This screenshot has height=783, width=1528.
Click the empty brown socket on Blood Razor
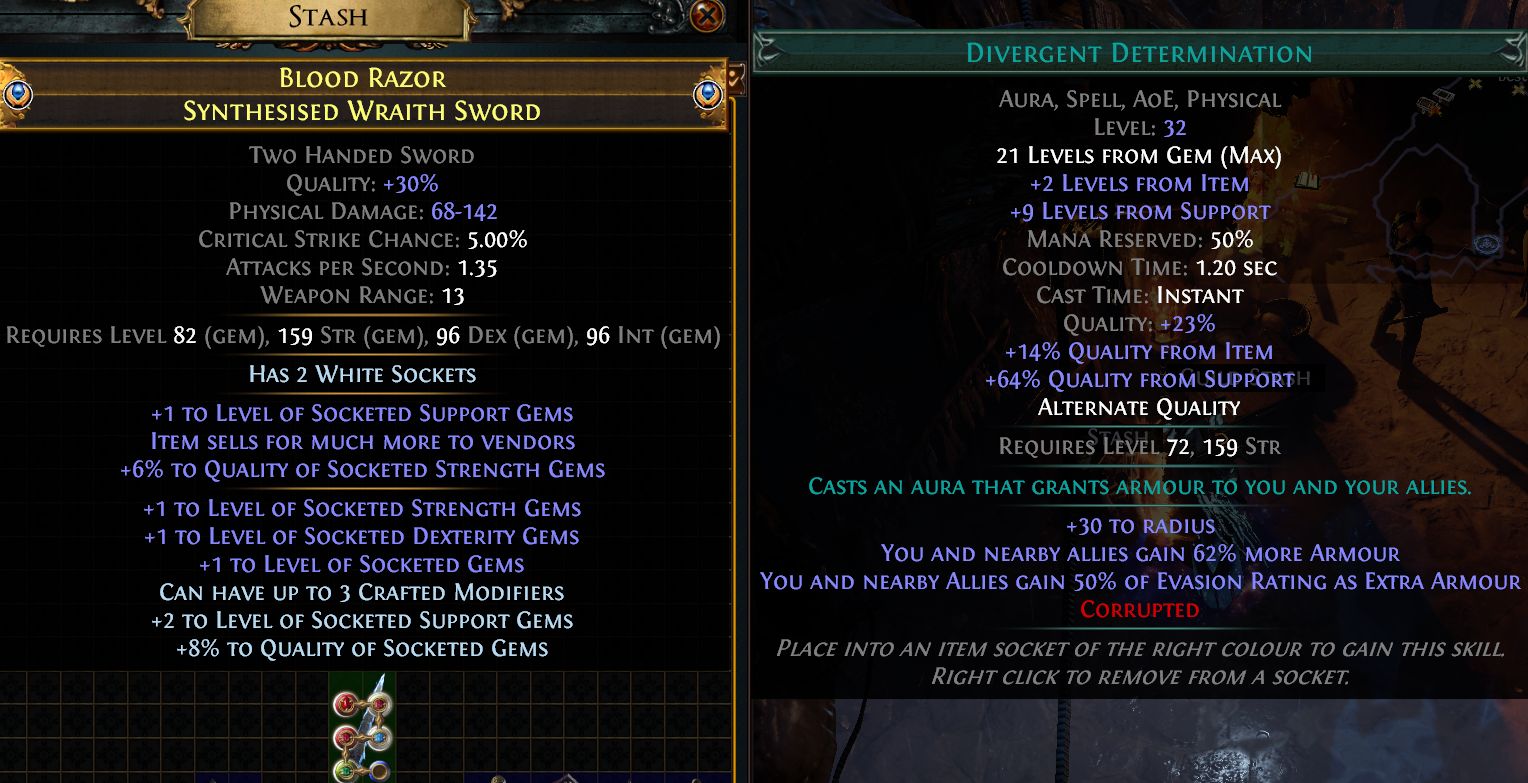(378, 771)
